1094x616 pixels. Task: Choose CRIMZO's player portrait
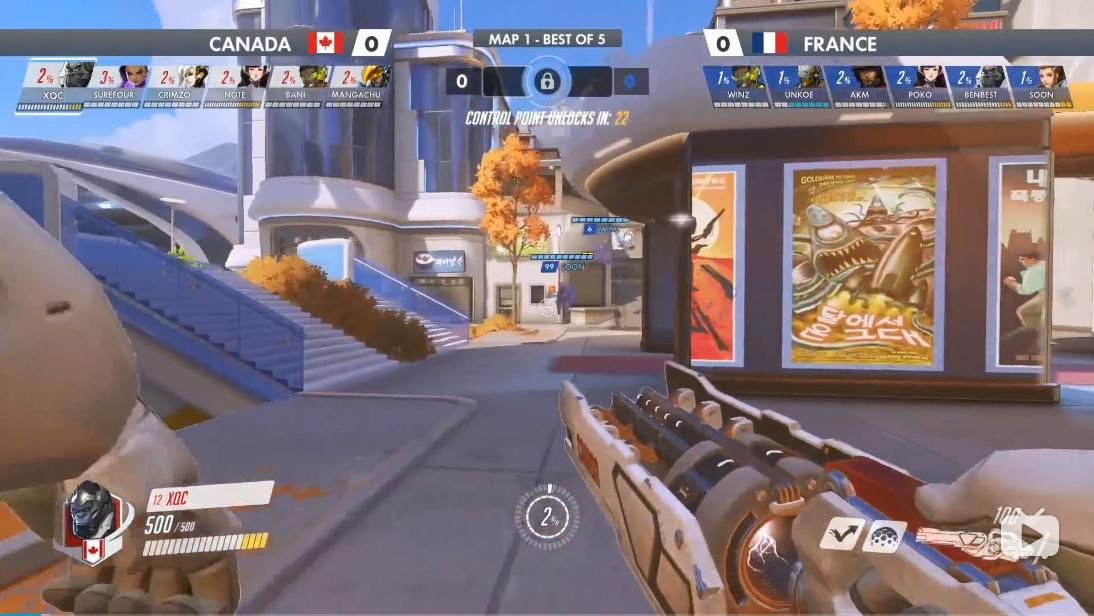click(x=173, y=86)
